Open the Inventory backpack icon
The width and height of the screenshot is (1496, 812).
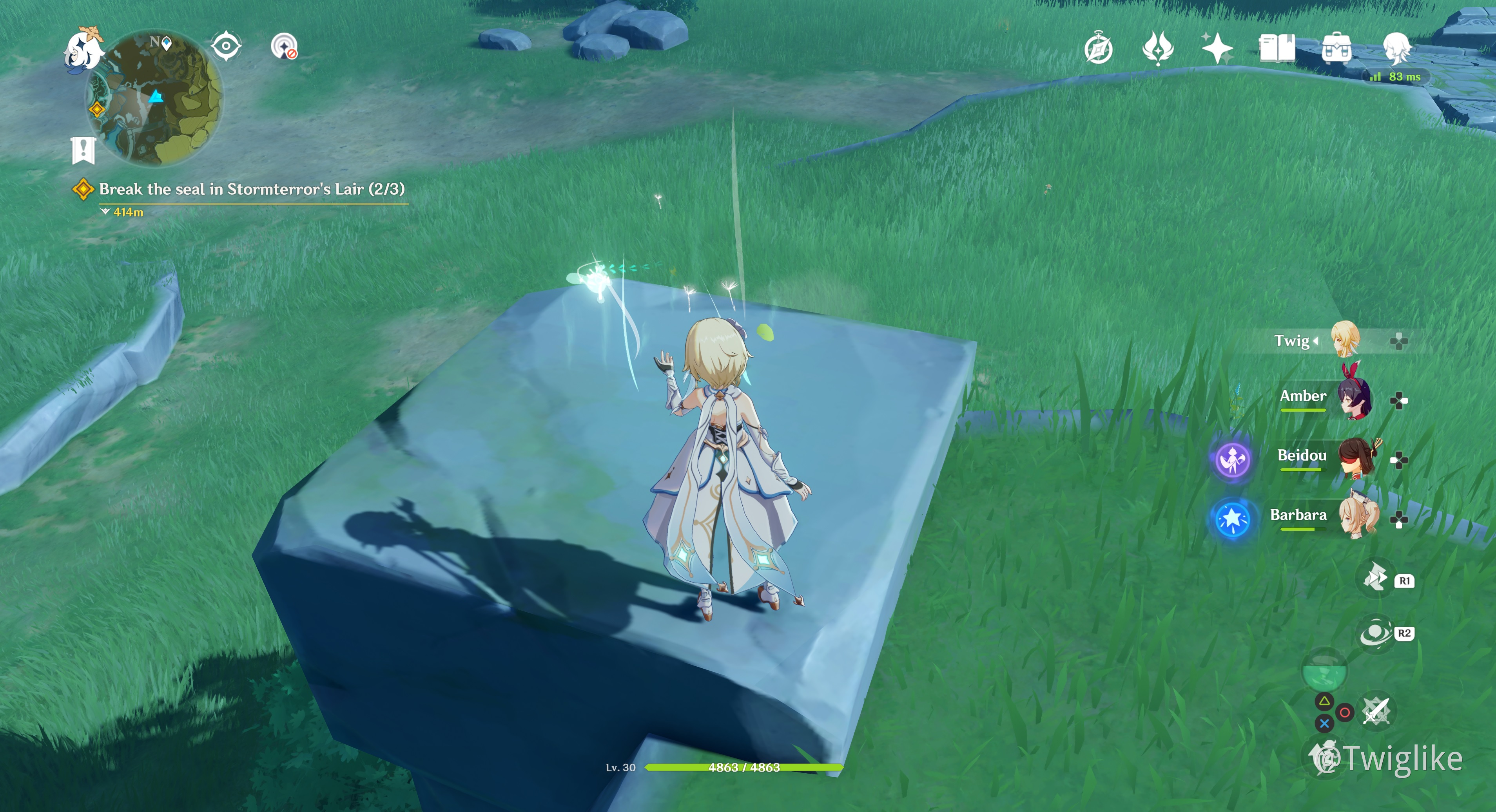tap(1336, 49)
